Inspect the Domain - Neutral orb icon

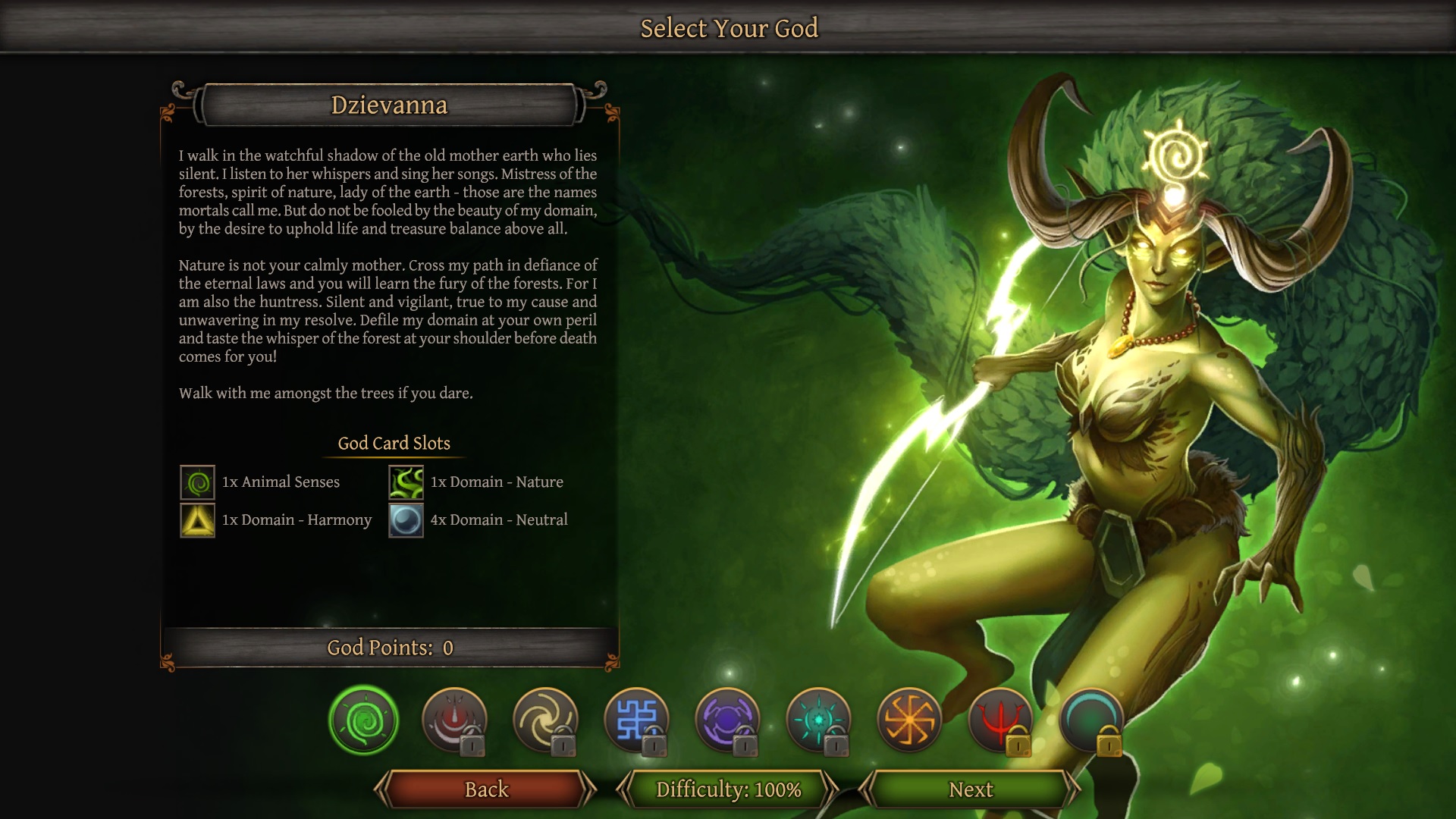406,520
